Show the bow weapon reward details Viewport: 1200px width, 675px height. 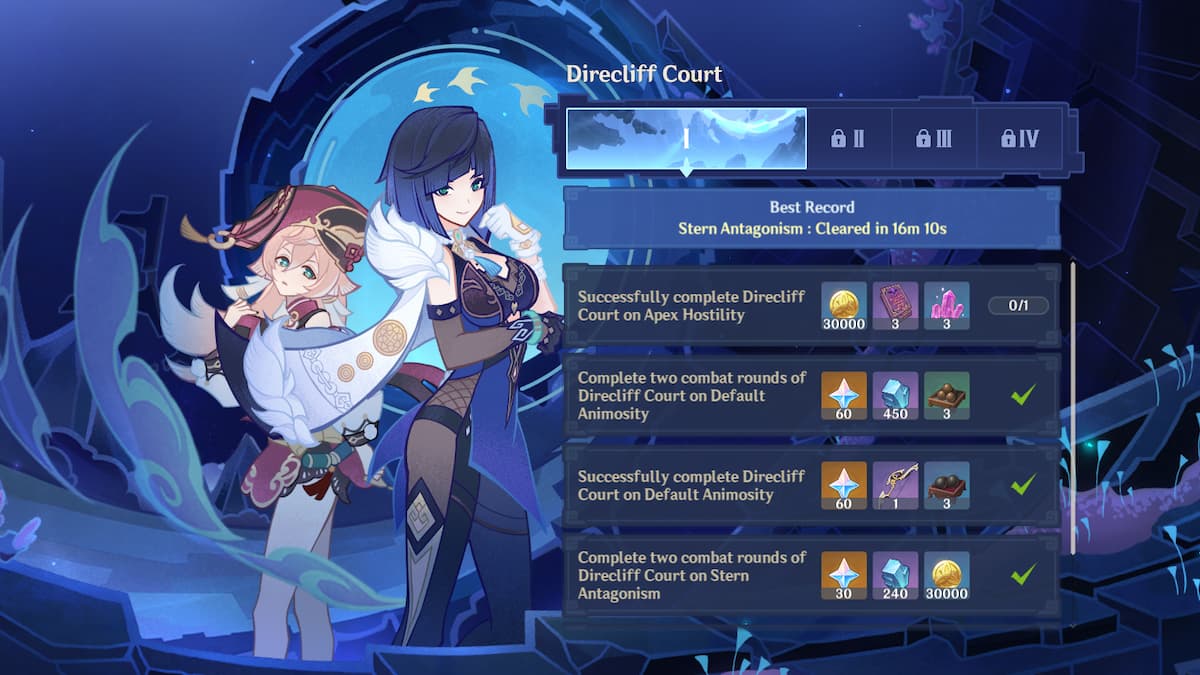tap(895, 485)
